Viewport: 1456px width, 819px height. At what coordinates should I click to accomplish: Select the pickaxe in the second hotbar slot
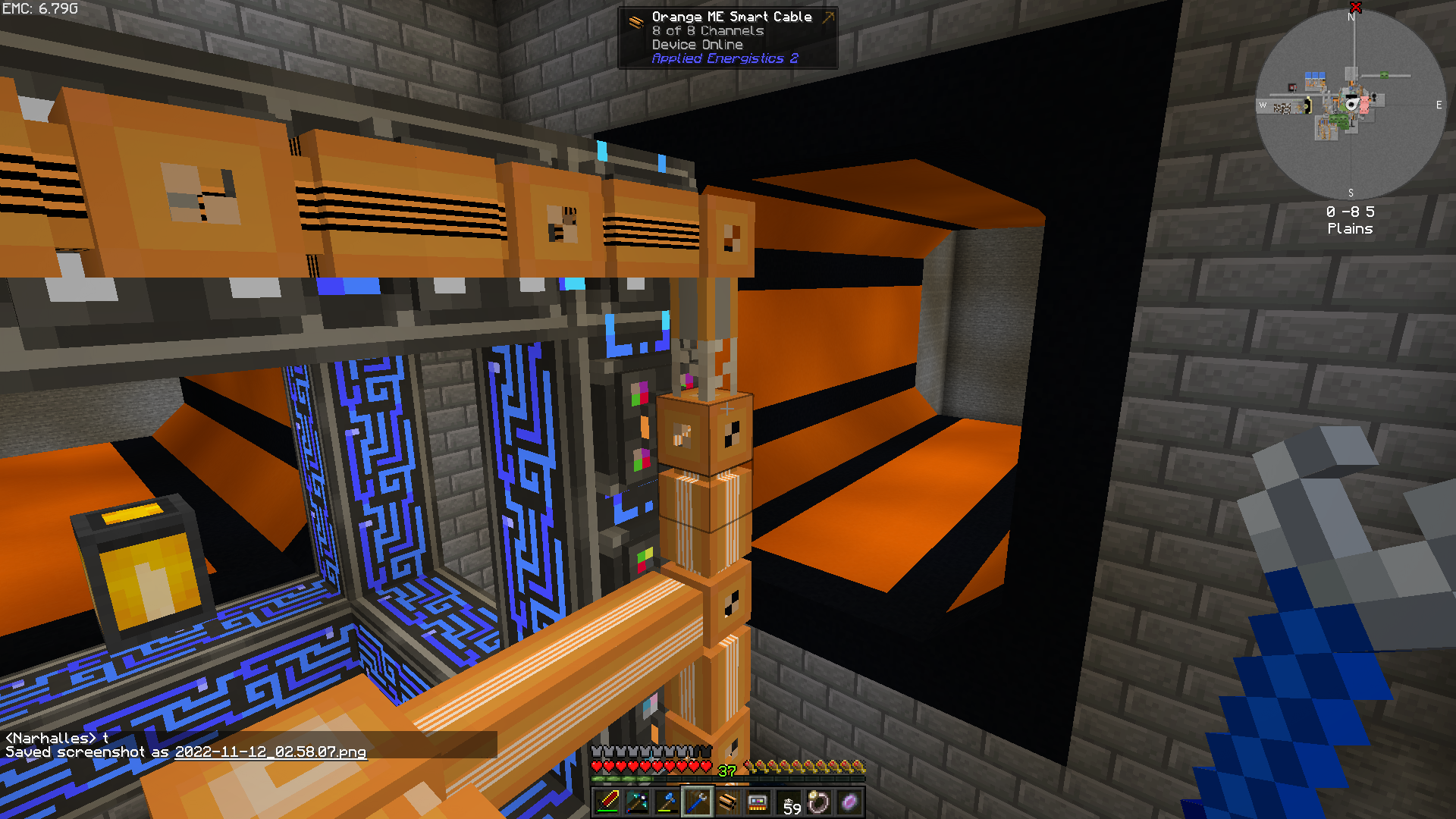coord(639,802)
